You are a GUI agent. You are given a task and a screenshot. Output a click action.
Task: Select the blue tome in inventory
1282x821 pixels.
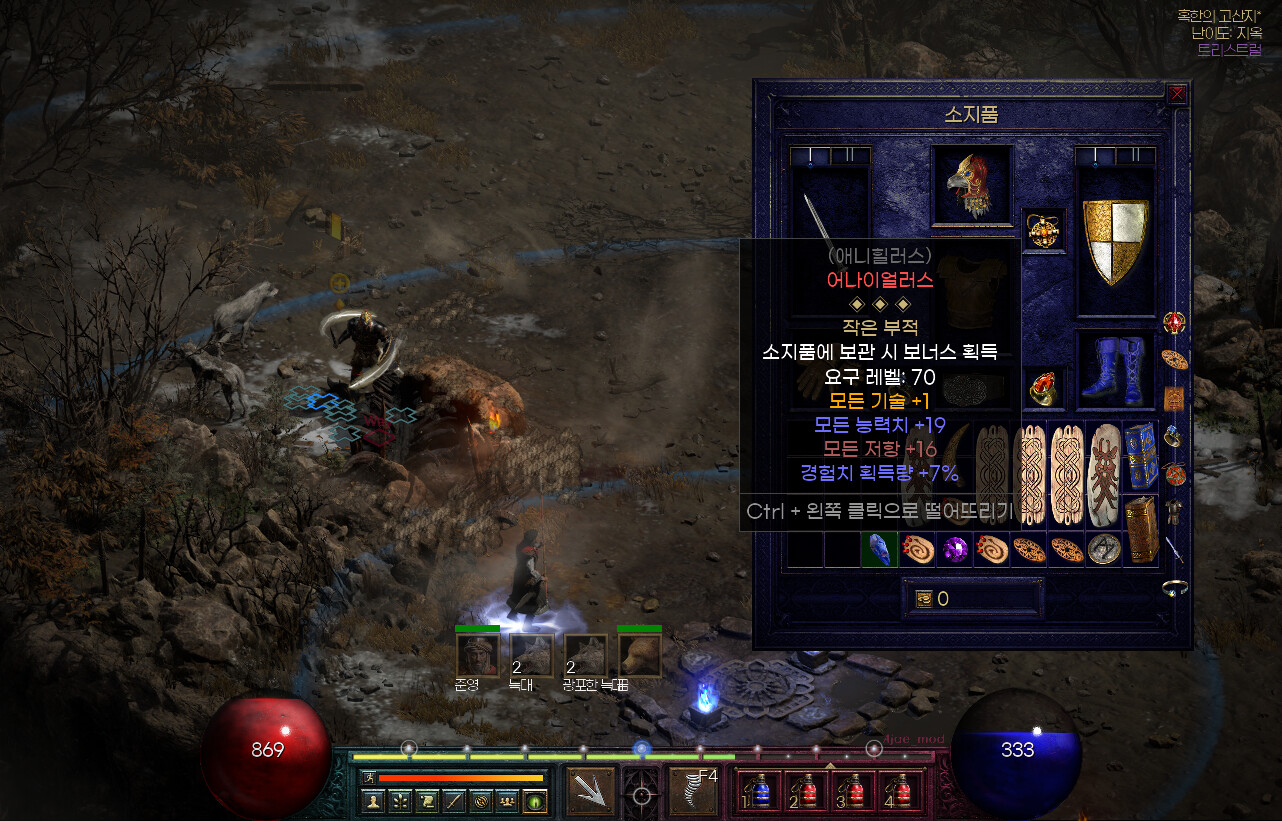click(x=1140, y=459)
